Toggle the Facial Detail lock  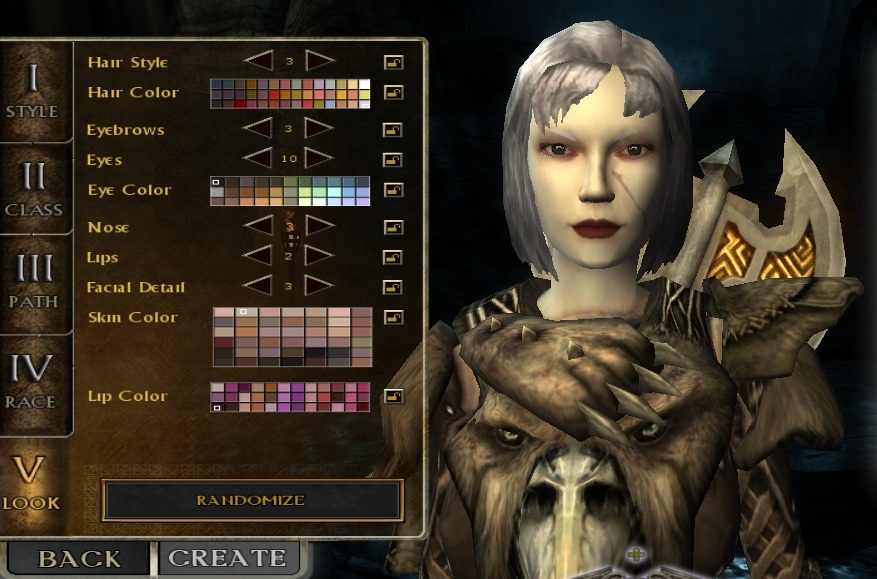(x=393, y=288)
